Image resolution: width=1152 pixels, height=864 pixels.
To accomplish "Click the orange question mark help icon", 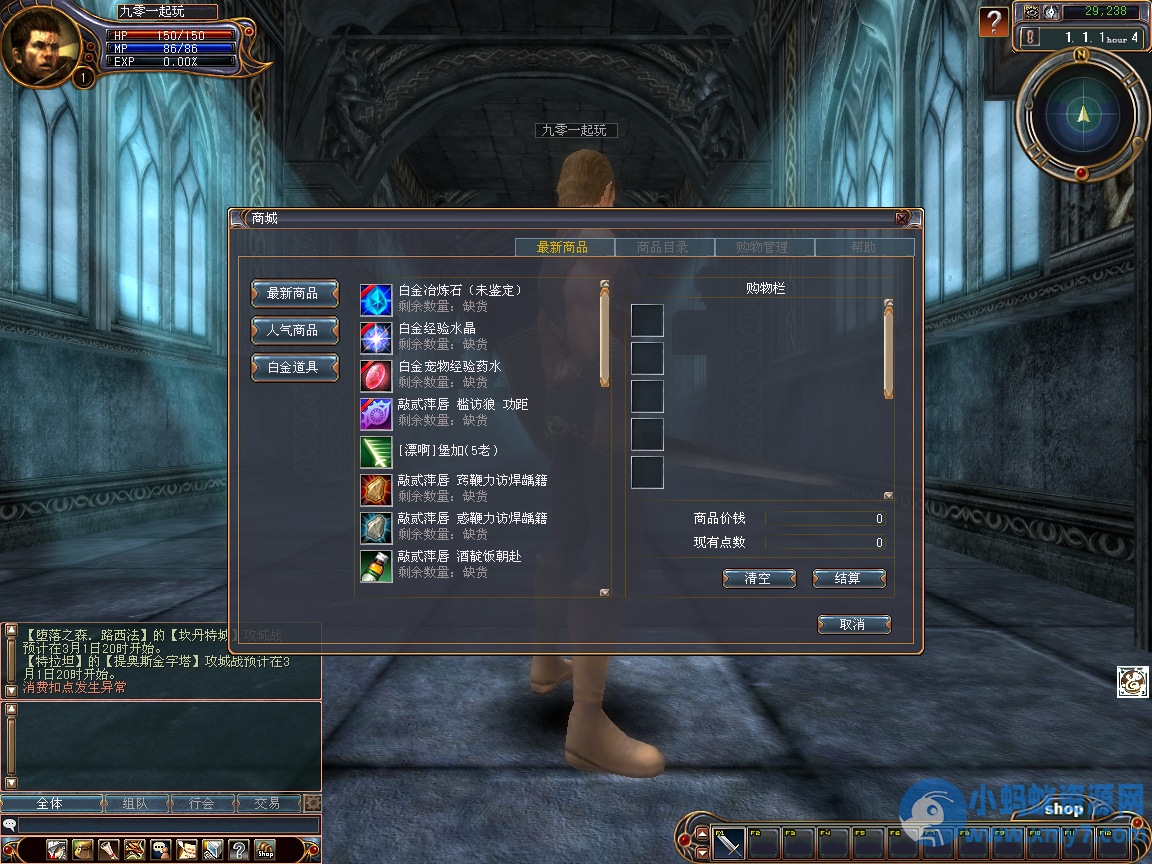I will click(993, 21).
